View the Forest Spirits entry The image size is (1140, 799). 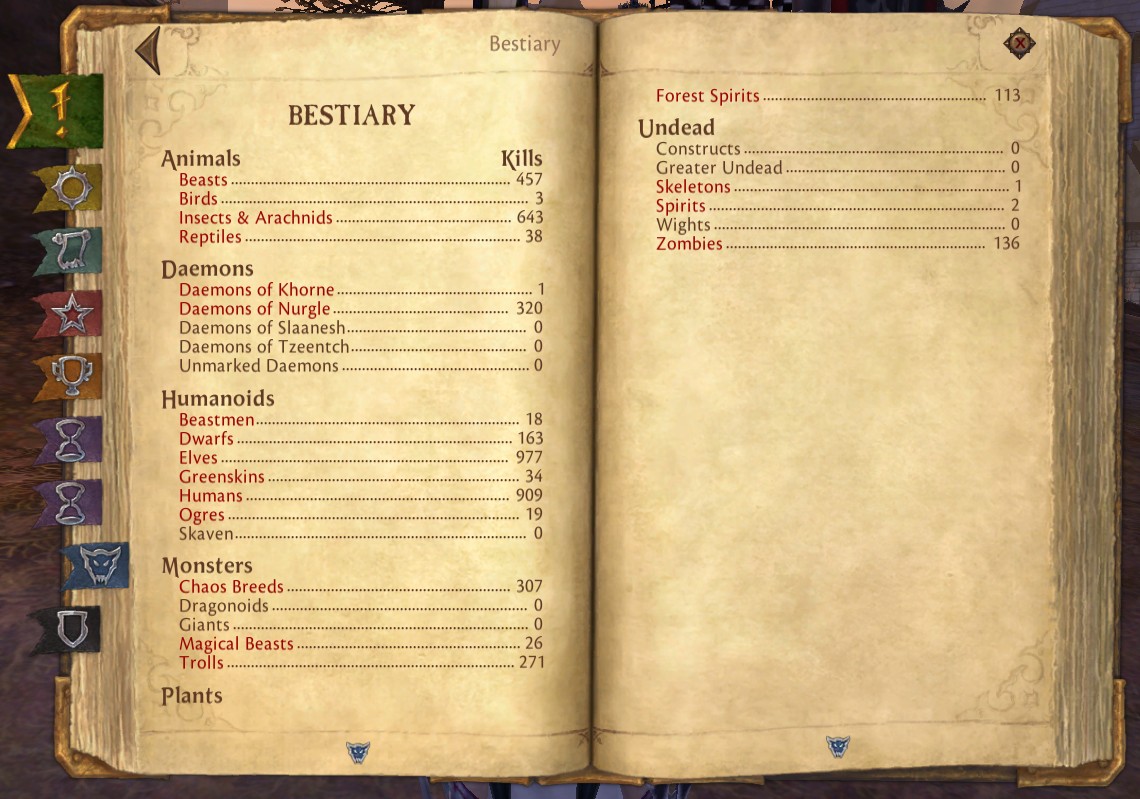click(x=707, y=96)
